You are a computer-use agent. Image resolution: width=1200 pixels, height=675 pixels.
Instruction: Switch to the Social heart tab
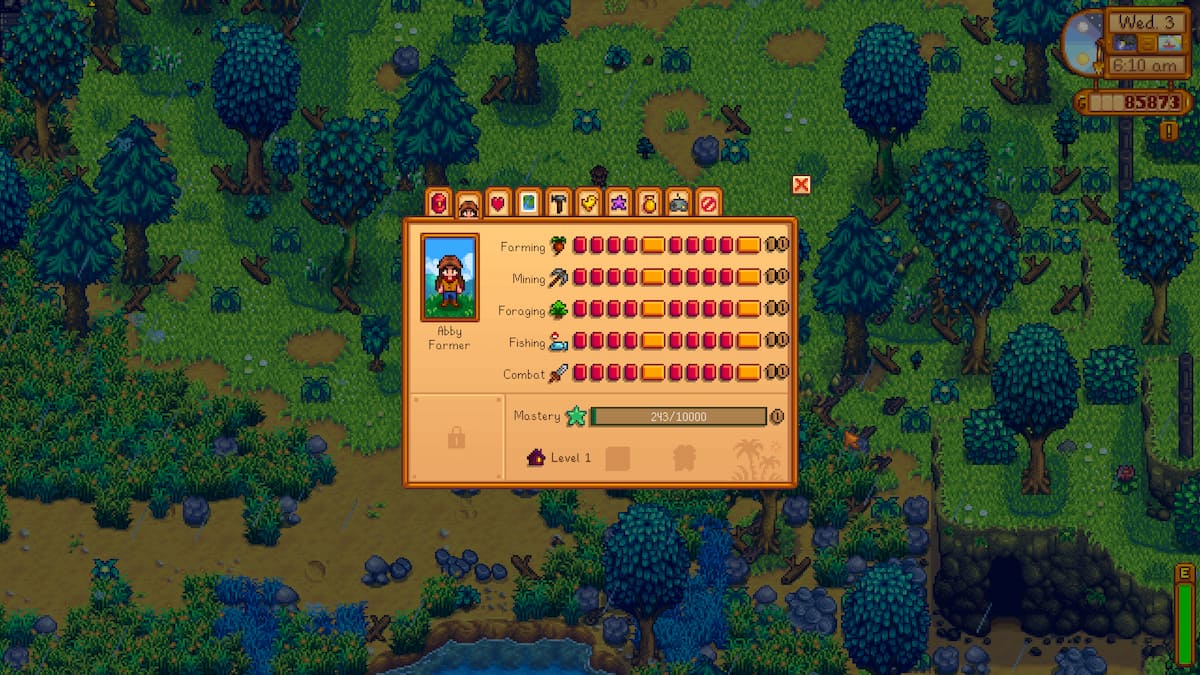click(498, 203)
